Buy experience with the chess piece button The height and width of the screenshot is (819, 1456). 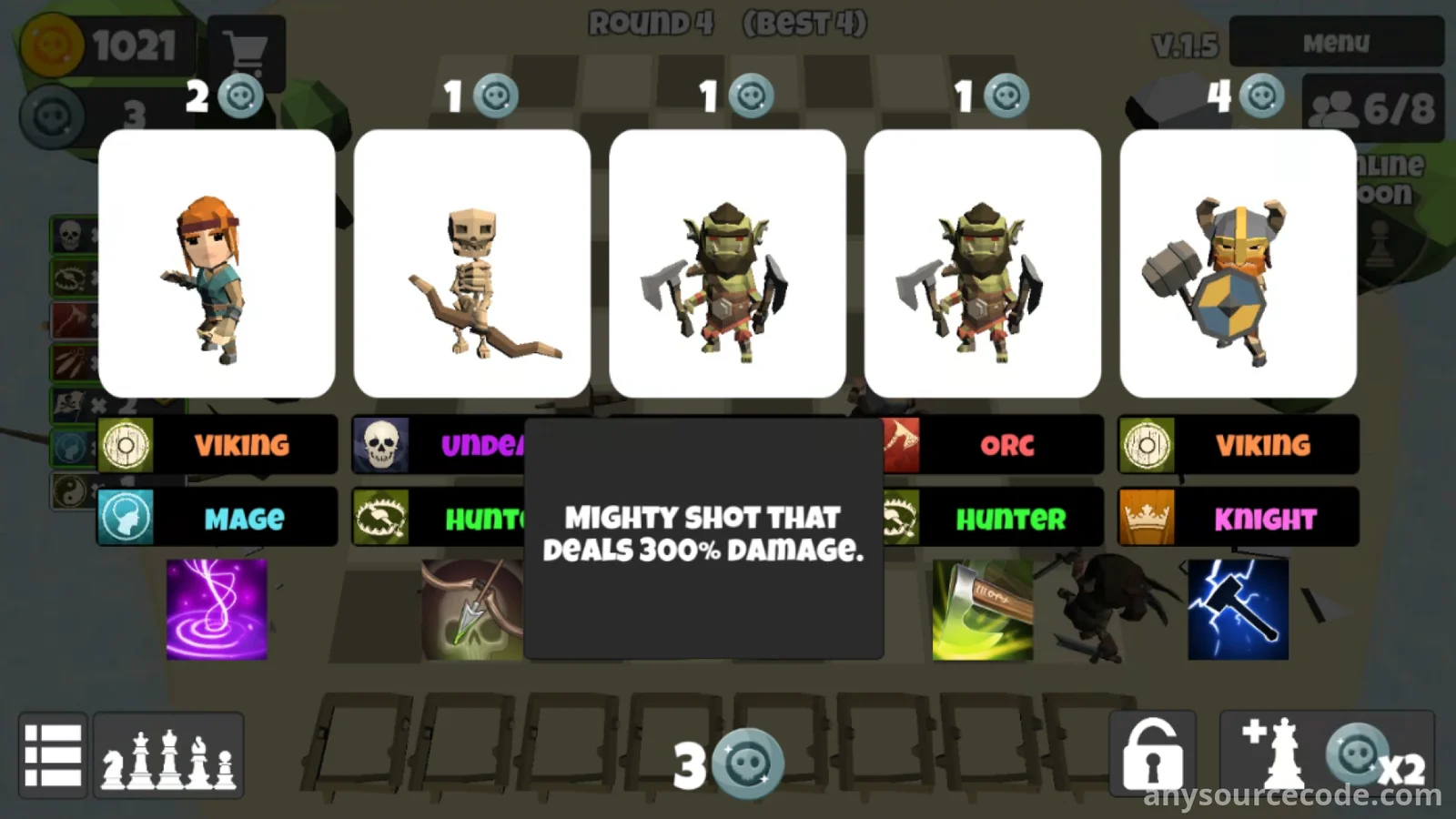(x=1327, y=755)
